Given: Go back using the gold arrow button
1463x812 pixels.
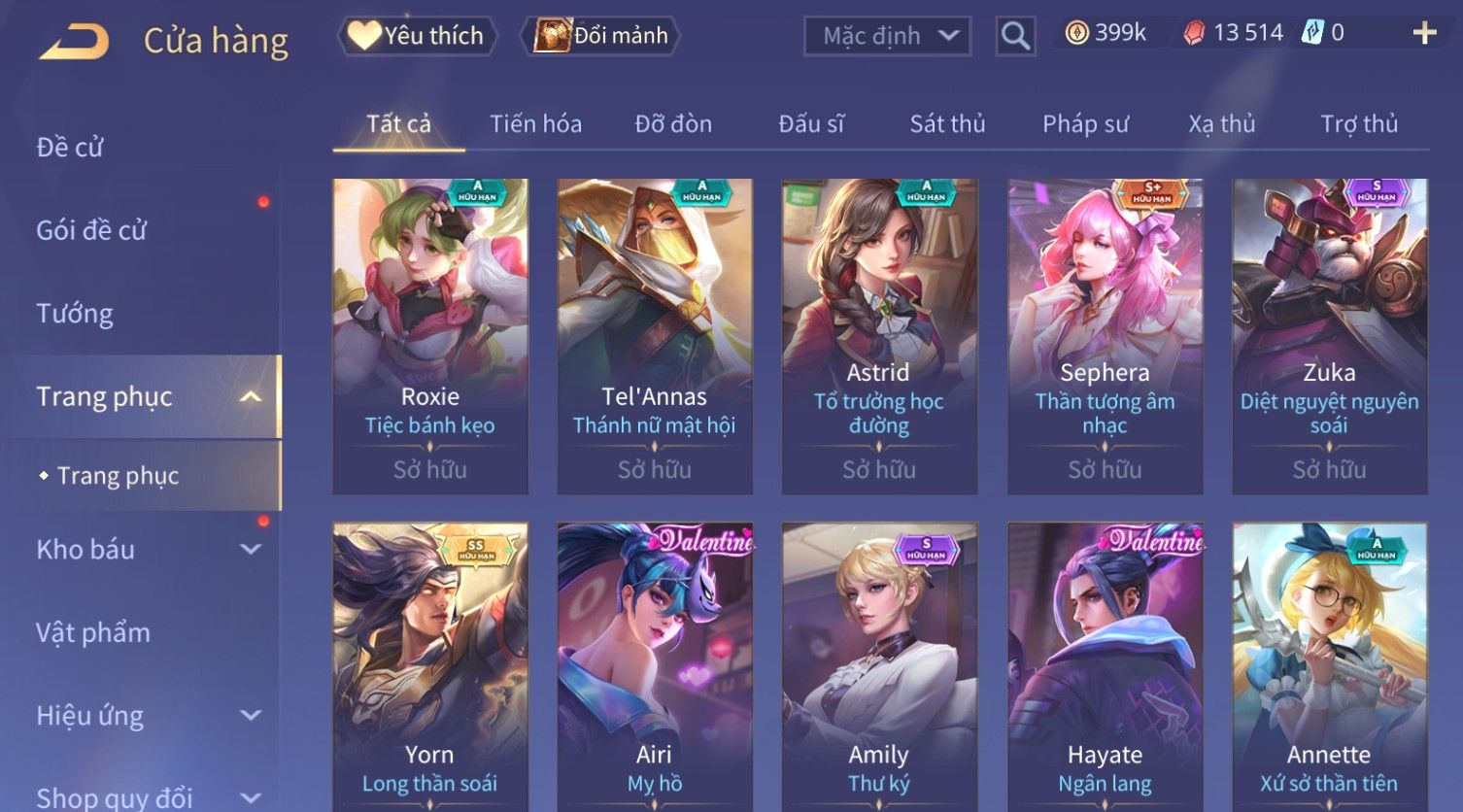Looking at the screenshot, I should click(x=75, y=42).
